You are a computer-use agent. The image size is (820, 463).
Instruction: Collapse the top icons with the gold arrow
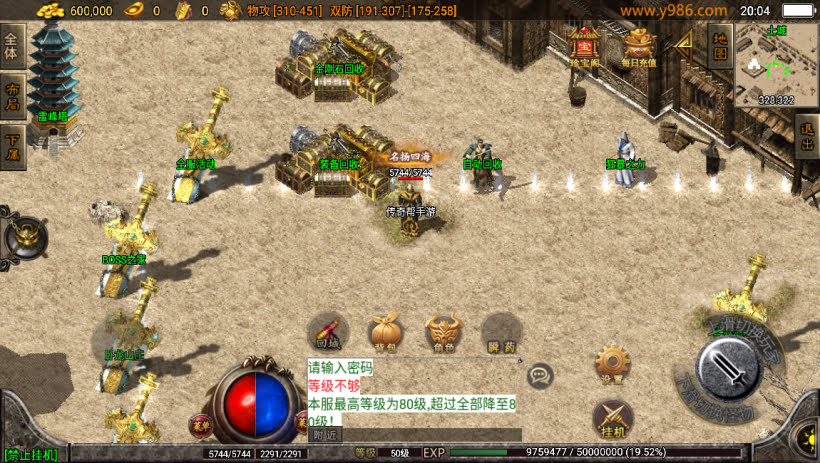(x=685, y=42)
